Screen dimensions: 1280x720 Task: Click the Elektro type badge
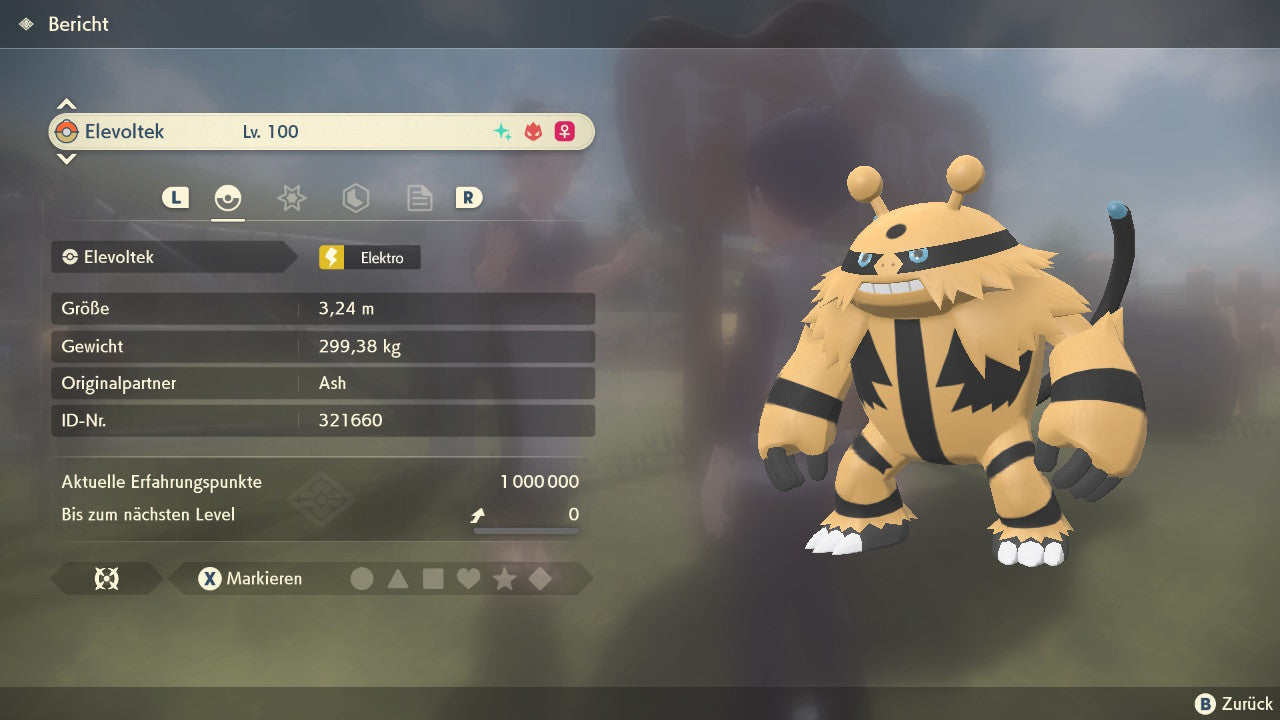point(370,257)
